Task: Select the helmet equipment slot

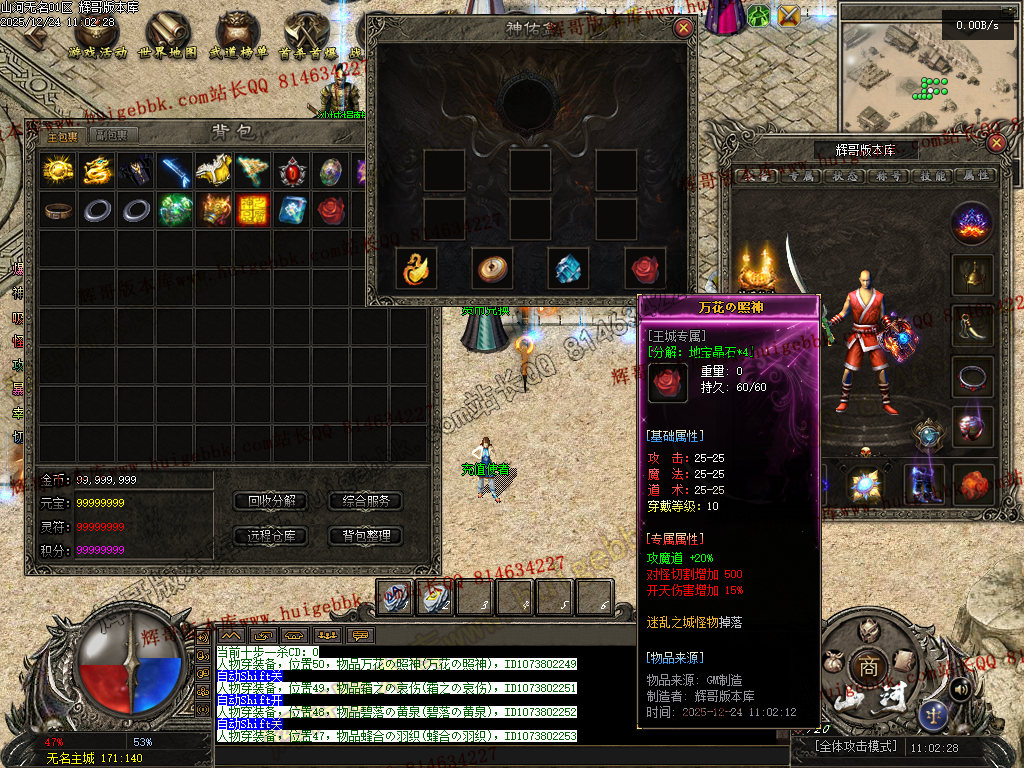Action: [x=972, y=273]
